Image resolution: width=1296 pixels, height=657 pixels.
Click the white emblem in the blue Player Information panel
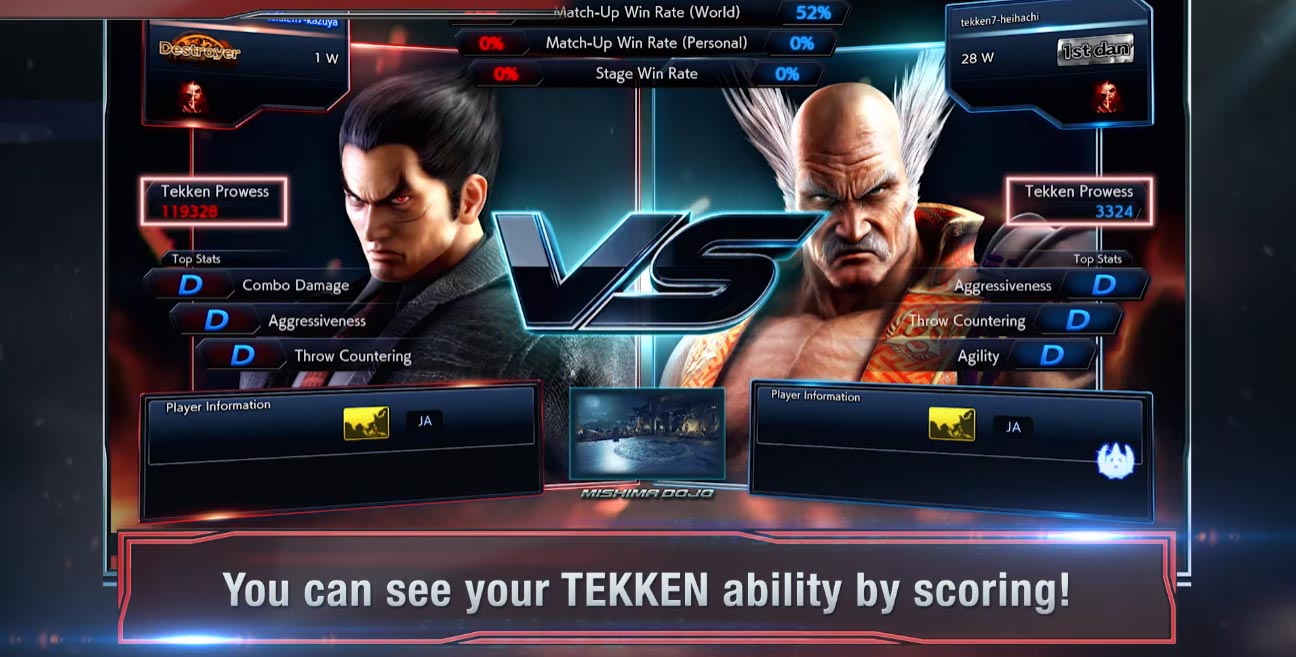pos(1114,459)
